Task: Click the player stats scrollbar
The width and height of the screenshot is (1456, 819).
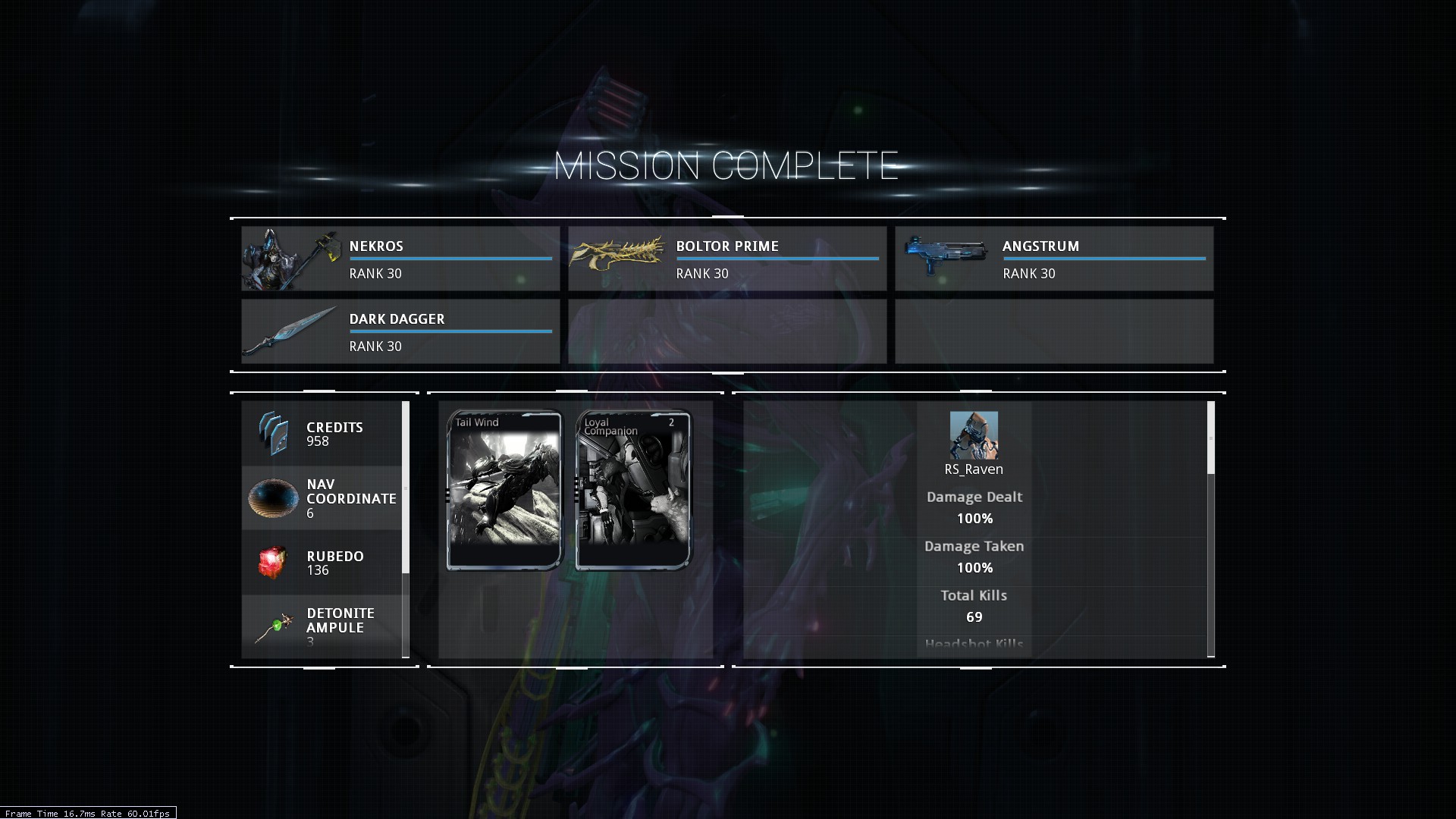Action: (1210, 438)
